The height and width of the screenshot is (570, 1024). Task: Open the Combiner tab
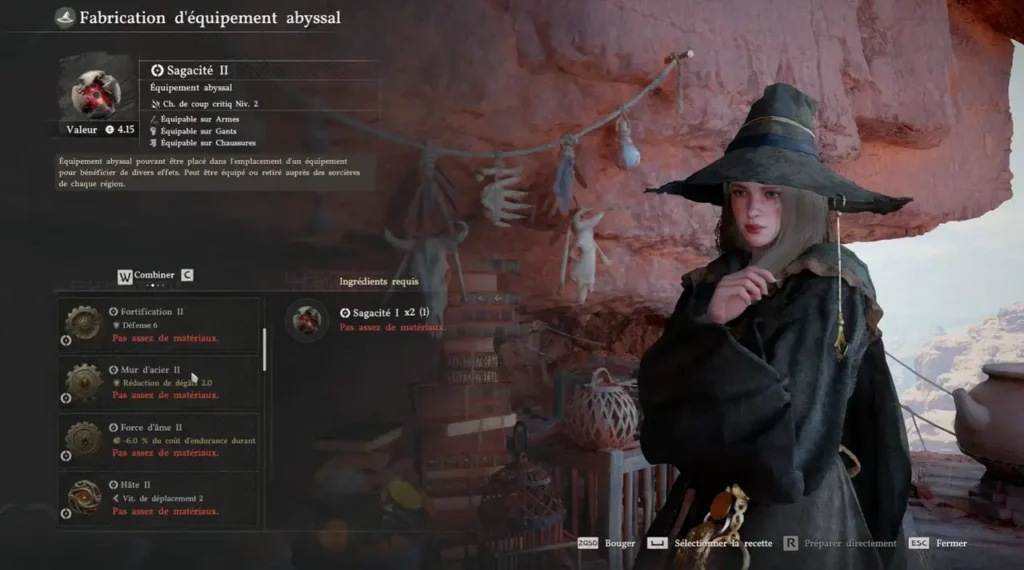(x=155, y=275)
